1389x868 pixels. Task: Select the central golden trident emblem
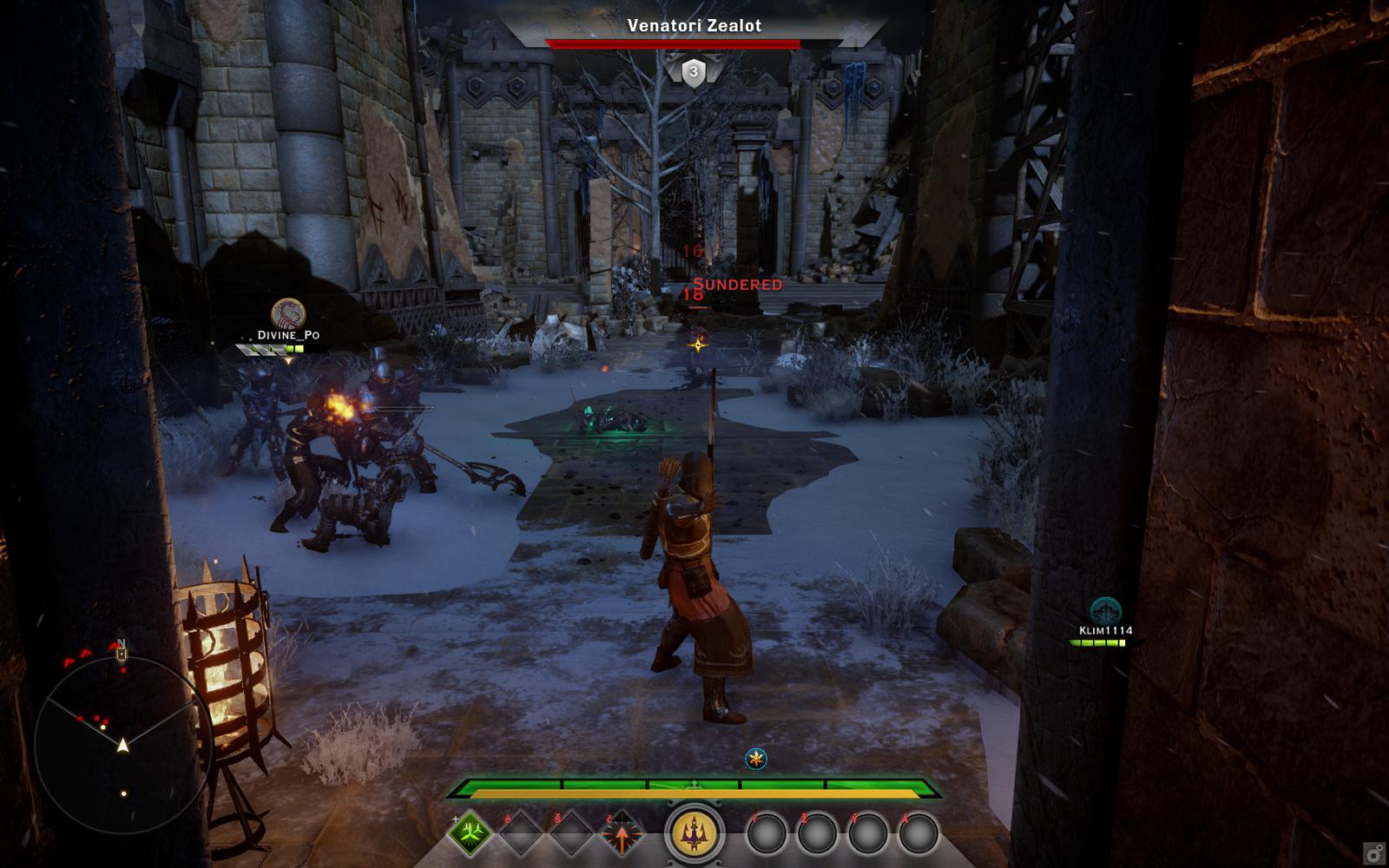click(x=694, y=835)
